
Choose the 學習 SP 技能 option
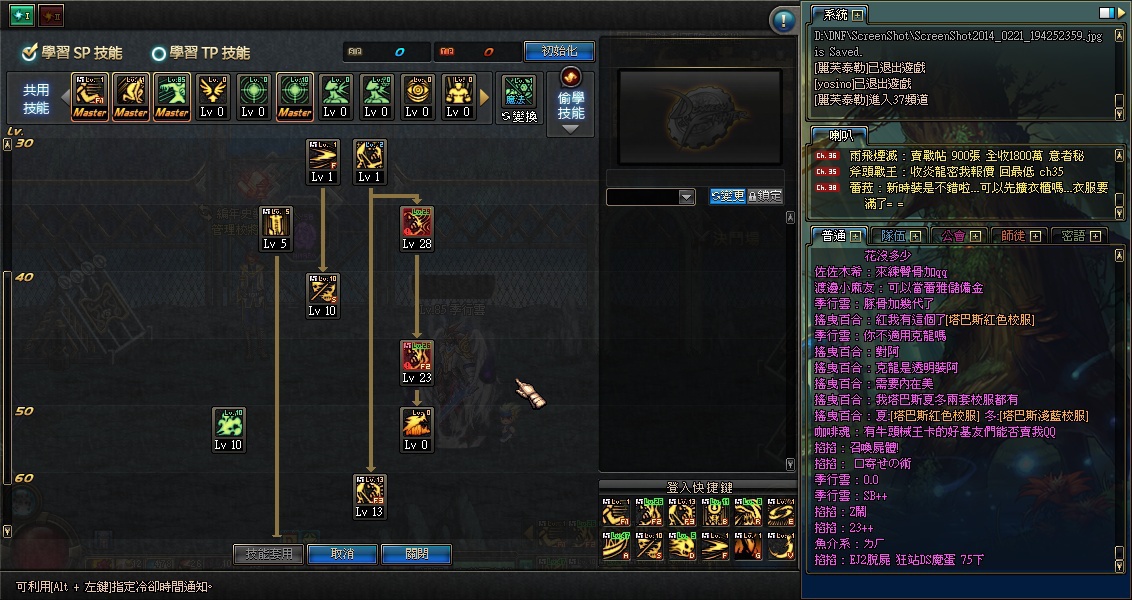click(x=73, y=53)
